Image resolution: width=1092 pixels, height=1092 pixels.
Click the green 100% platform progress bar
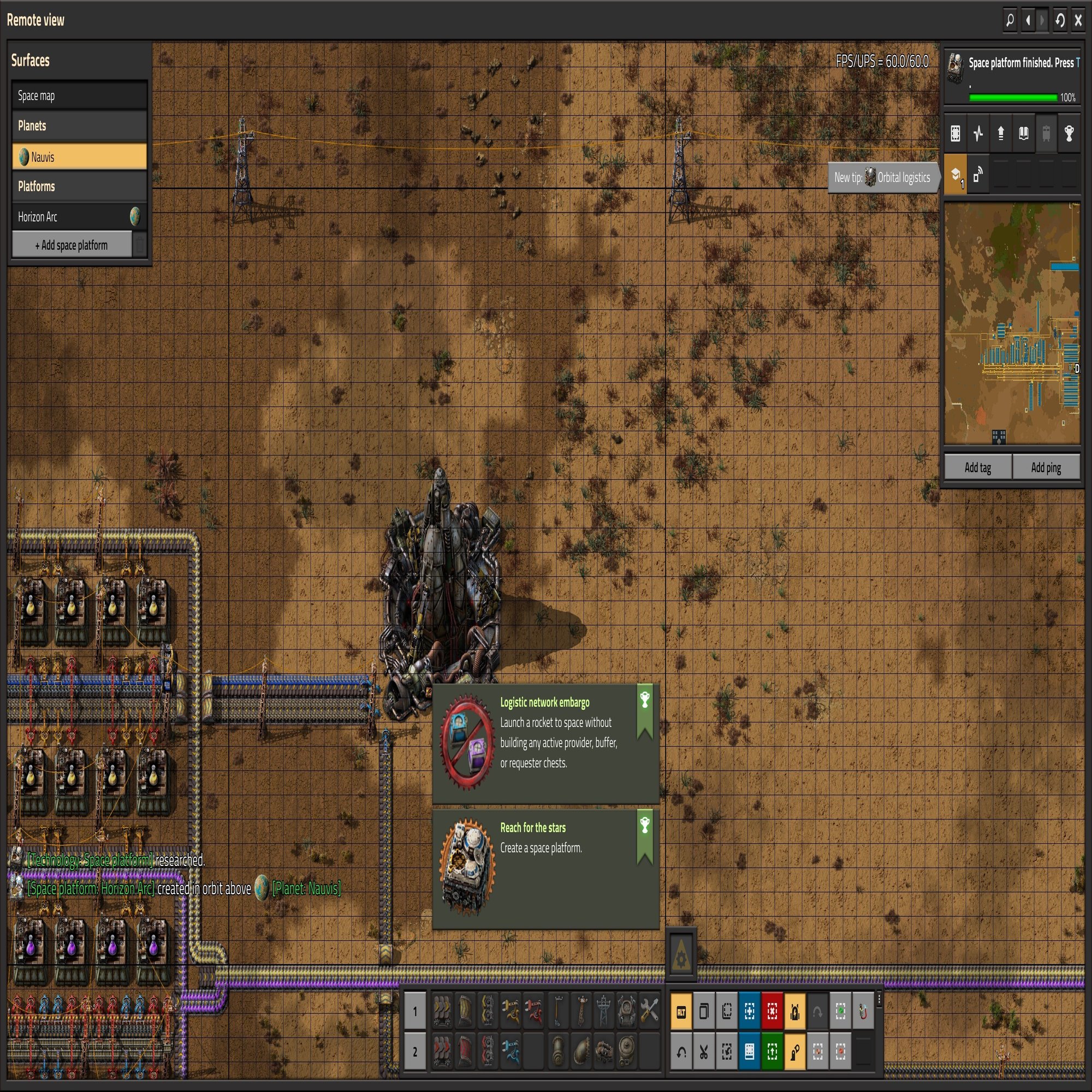point(1013,97)
